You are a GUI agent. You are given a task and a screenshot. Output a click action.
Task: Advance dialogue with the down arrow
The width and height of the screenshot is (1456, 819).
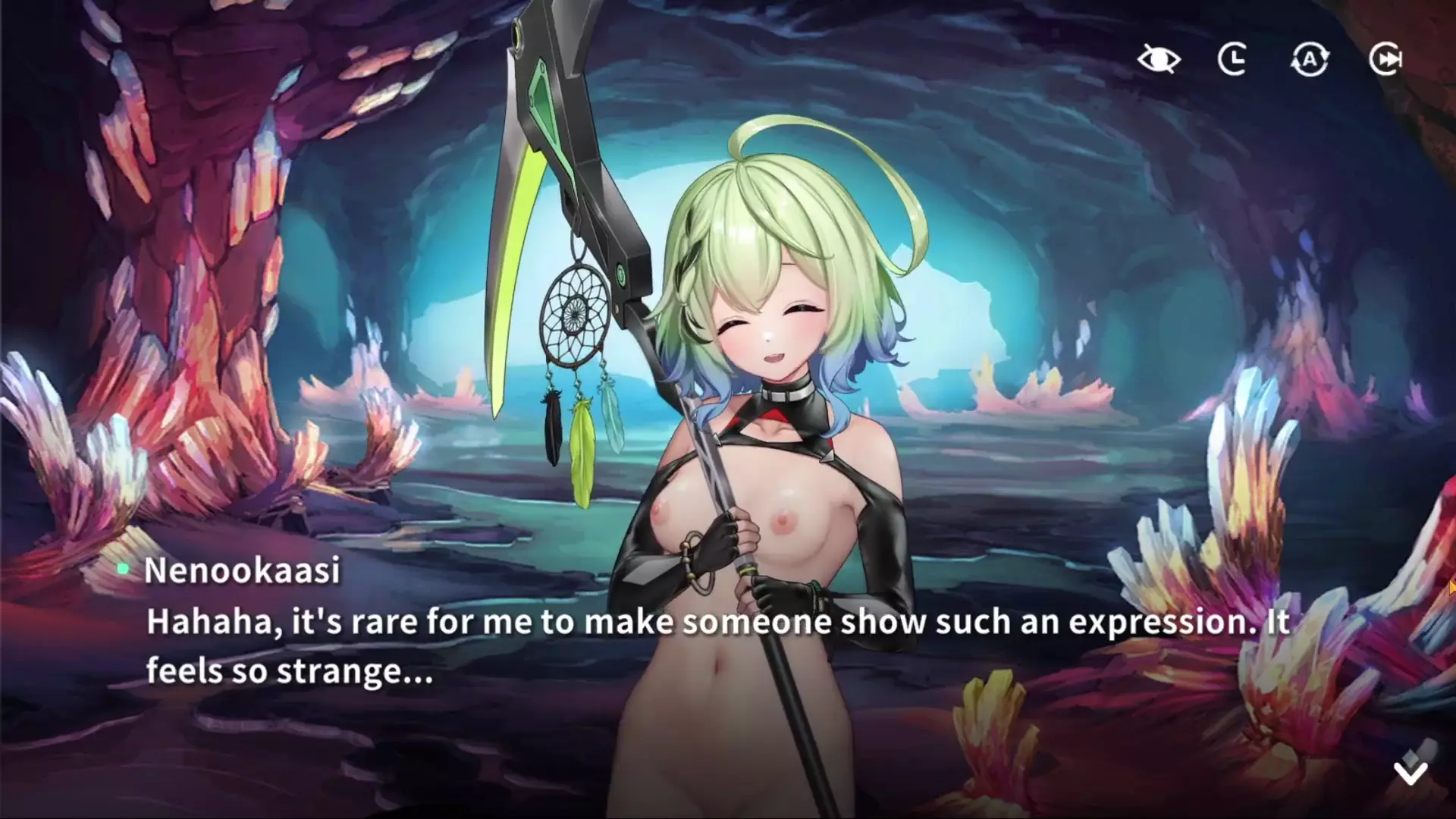1410,772
